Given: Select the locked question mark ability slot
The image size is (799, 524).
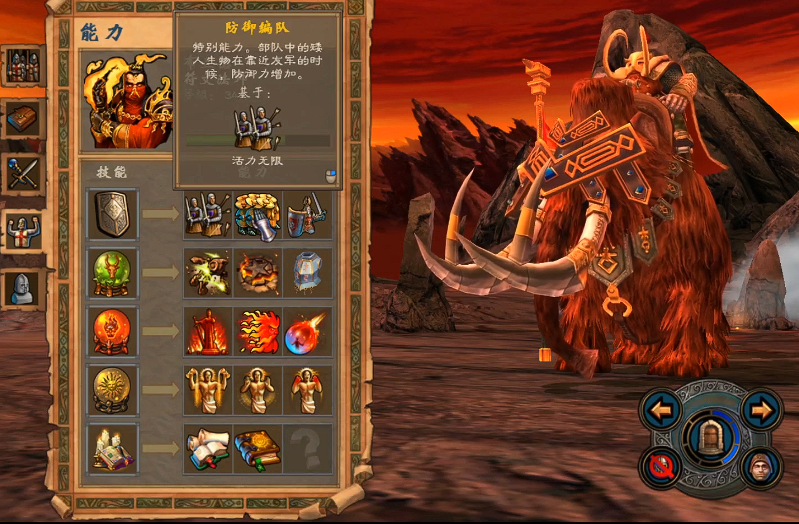Looking at the screenshot, I should 307,448.
